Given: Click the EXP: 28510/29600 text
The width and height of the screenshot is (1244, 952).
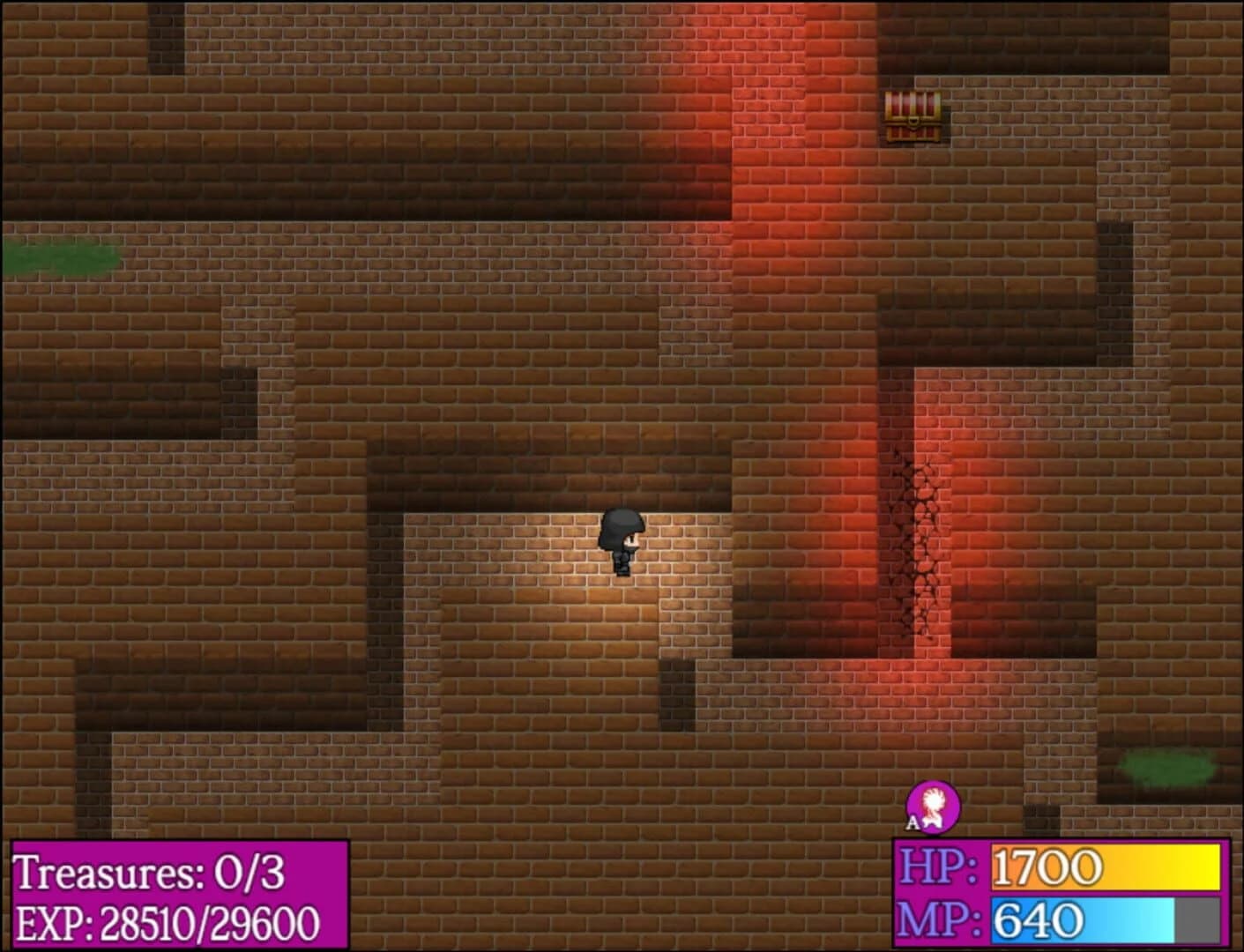Looking at the screenshot, I should click(168, 921).
